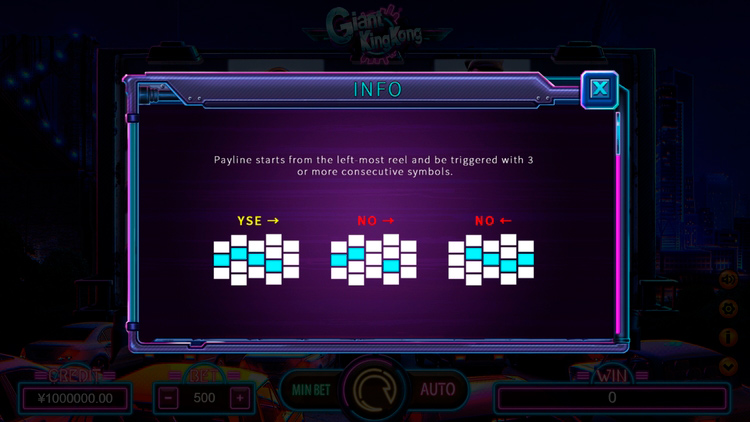Viewport: 750px width, 422px height.
Task: Open settings via the gear icon
Action: coord(728,310)
